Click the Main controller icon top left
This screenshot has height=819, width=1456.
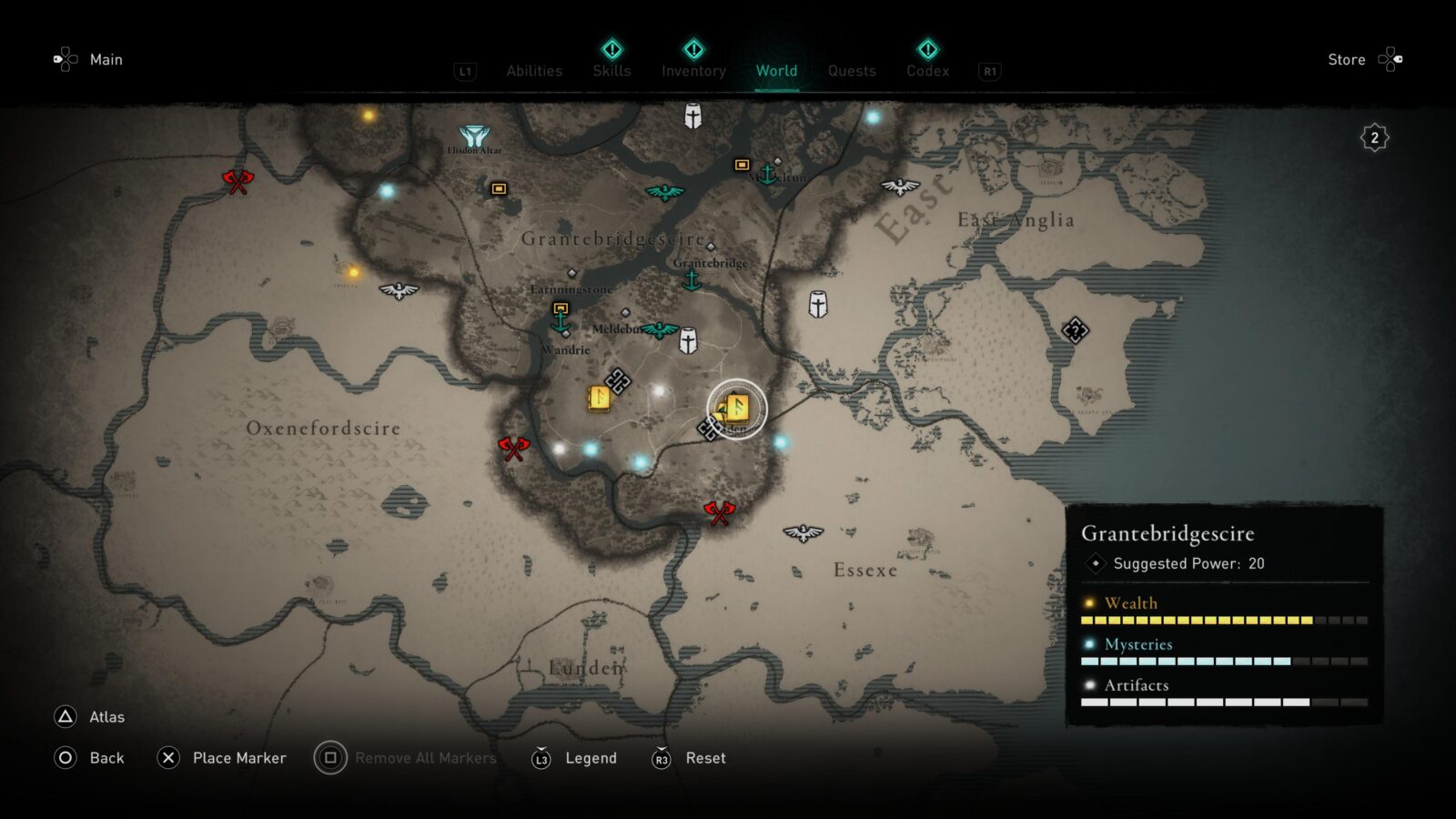pyautogui.click(x=64, y=59)
